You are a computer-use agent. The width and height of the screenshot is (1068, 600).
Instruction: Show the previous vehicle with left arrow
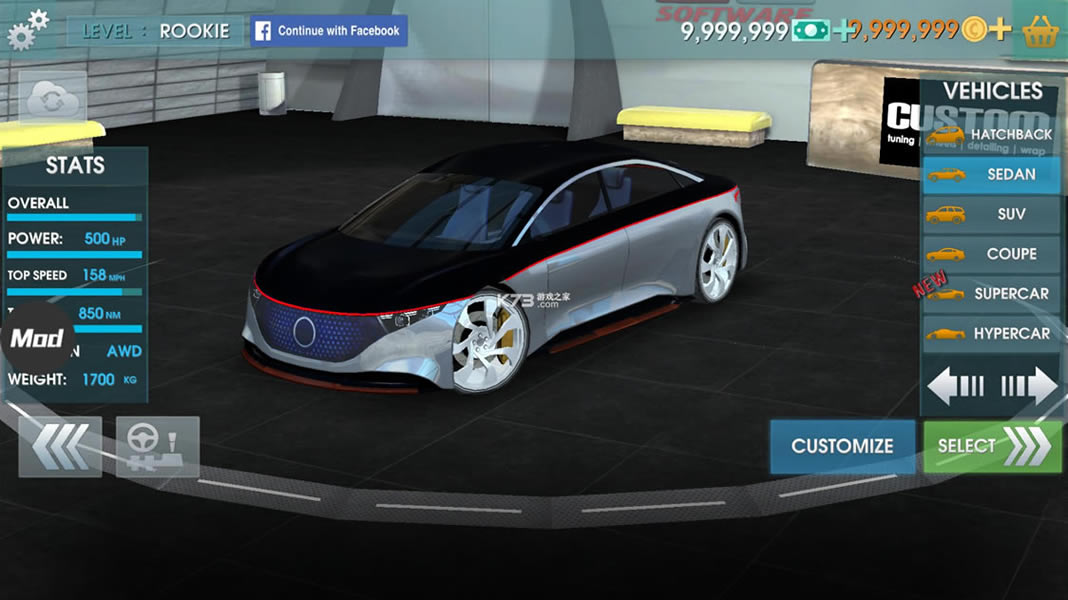pyautogui.click(x=956, y=386)
